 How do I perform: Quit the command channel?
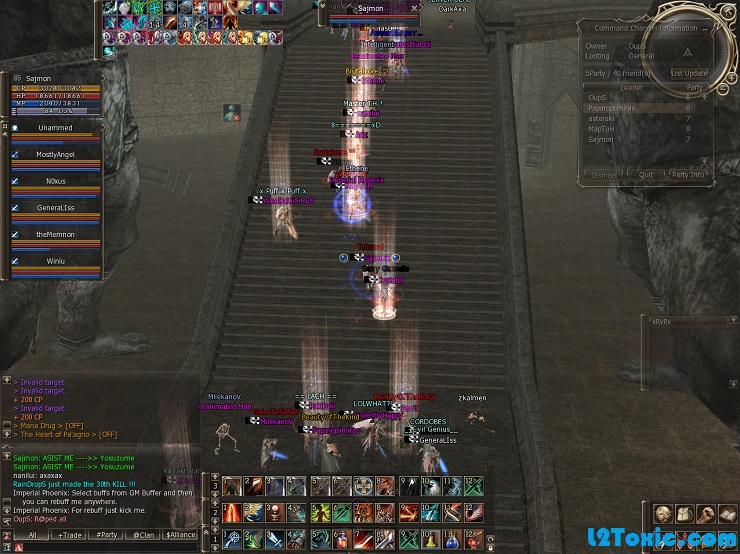click(x=646, y=175)
